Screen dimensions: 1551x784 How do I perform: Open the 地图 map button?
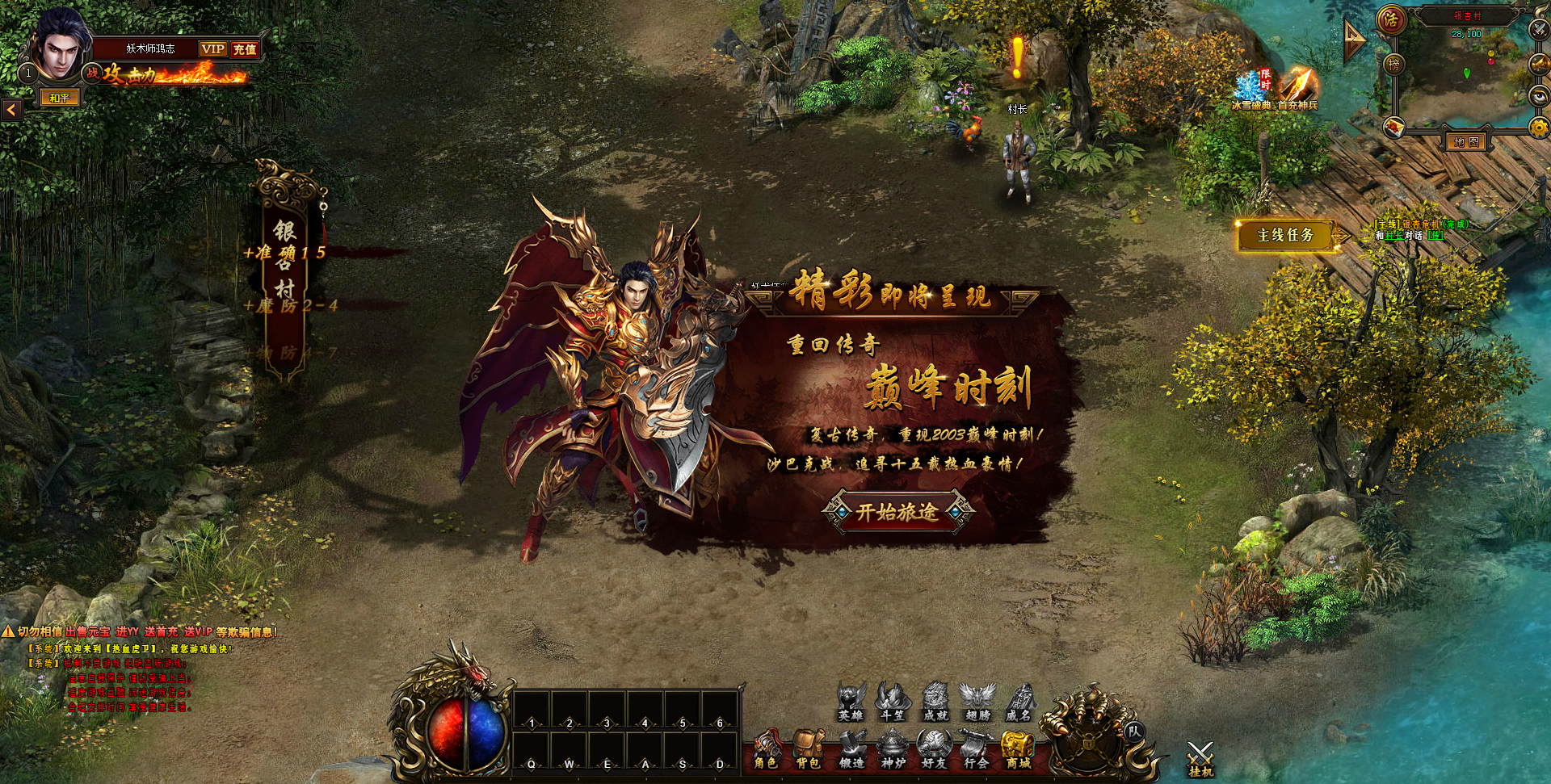(x=1466, y=142)
